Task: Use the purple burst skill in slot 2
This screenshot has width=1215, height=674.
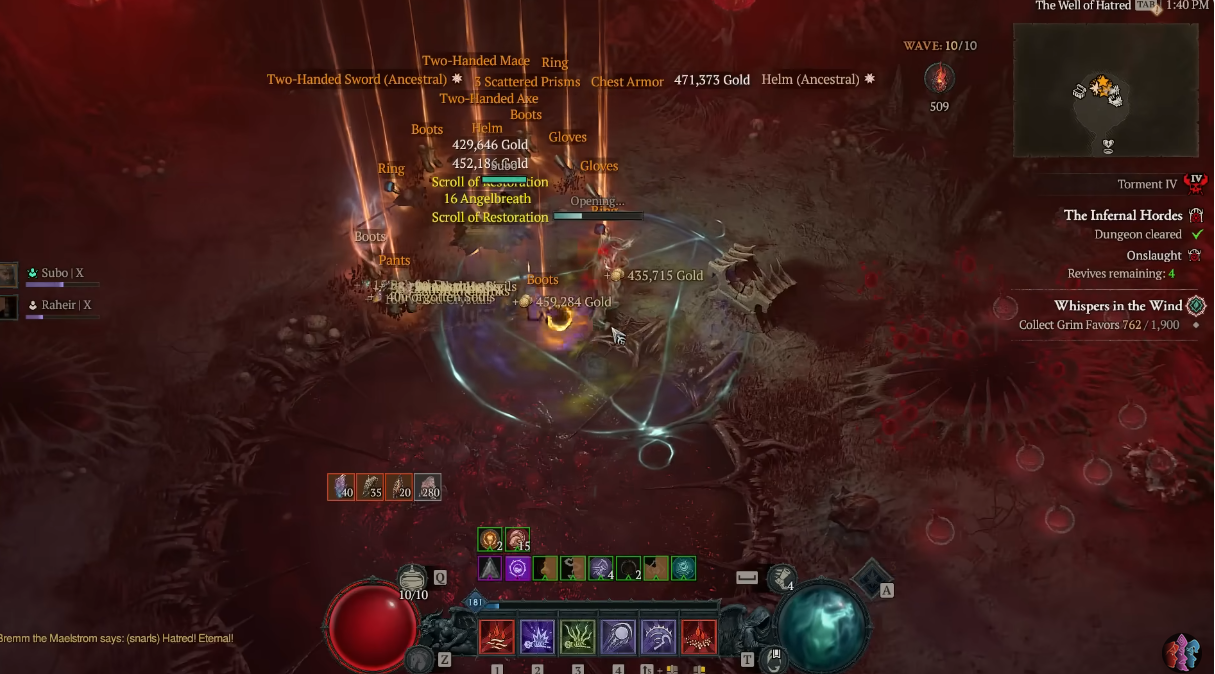Action: pos(538,637)
